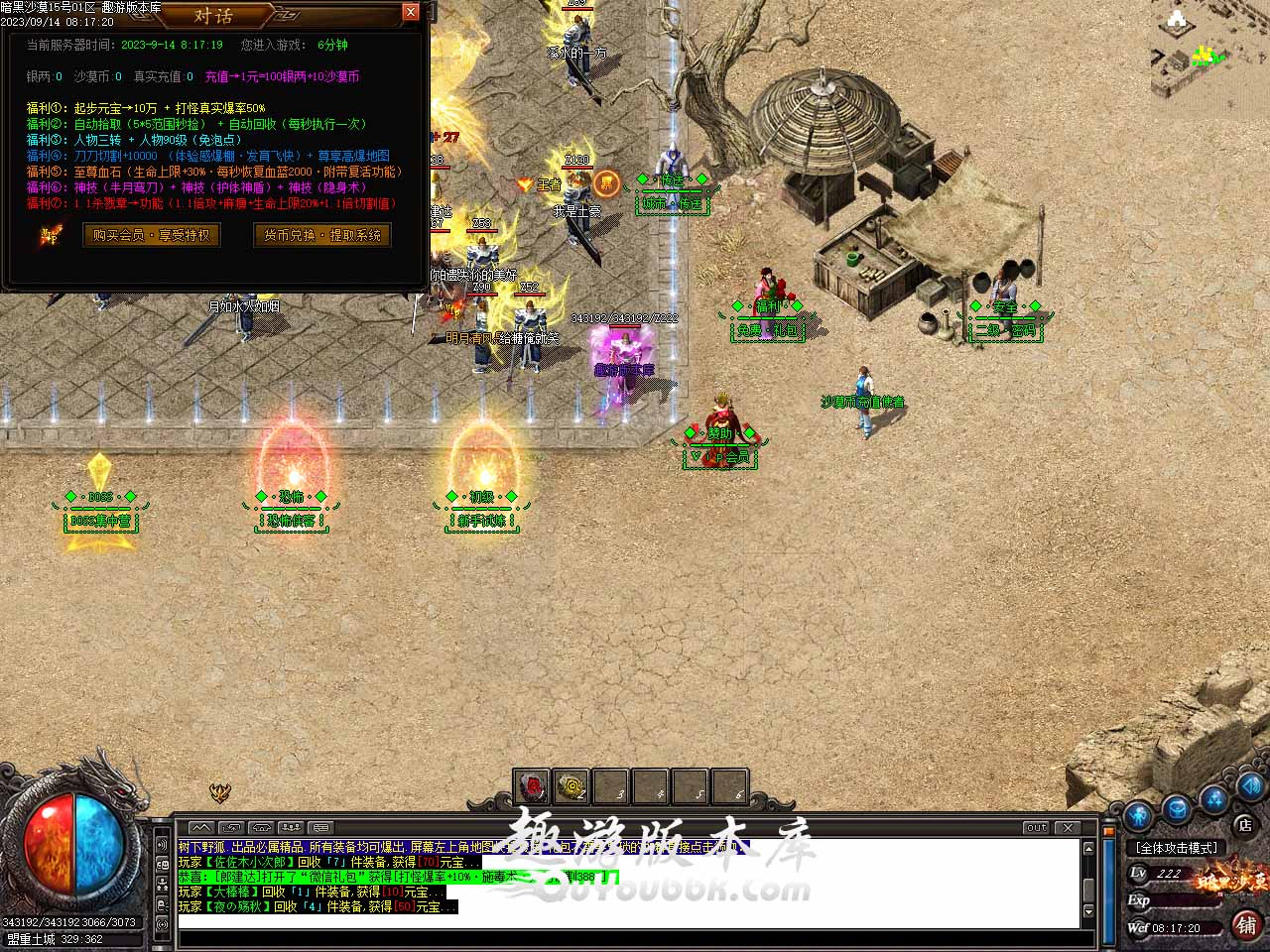
Task: Open the blue bag orb button
Action: [1177, 808]
